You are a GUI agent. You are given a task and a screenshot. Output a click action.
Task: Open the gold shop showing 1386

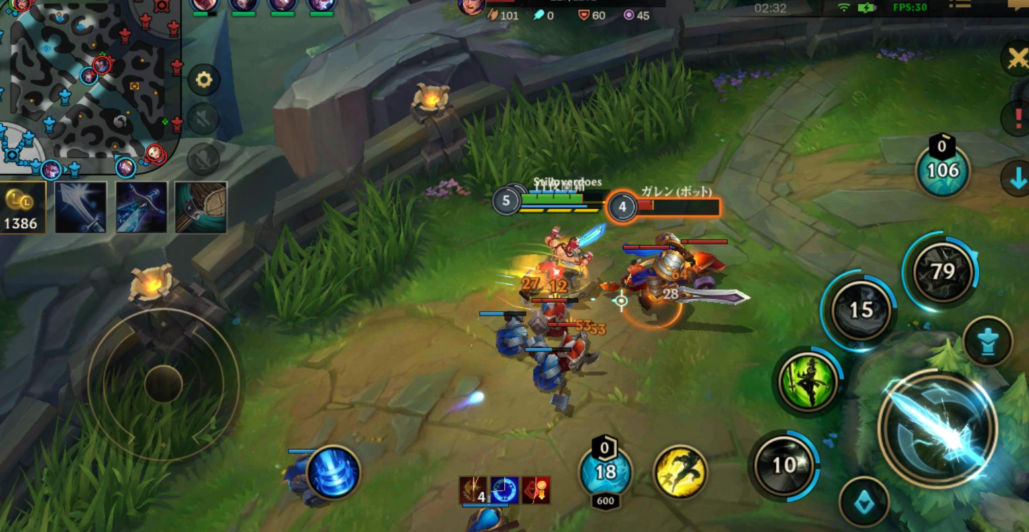(x=21, y=208)
